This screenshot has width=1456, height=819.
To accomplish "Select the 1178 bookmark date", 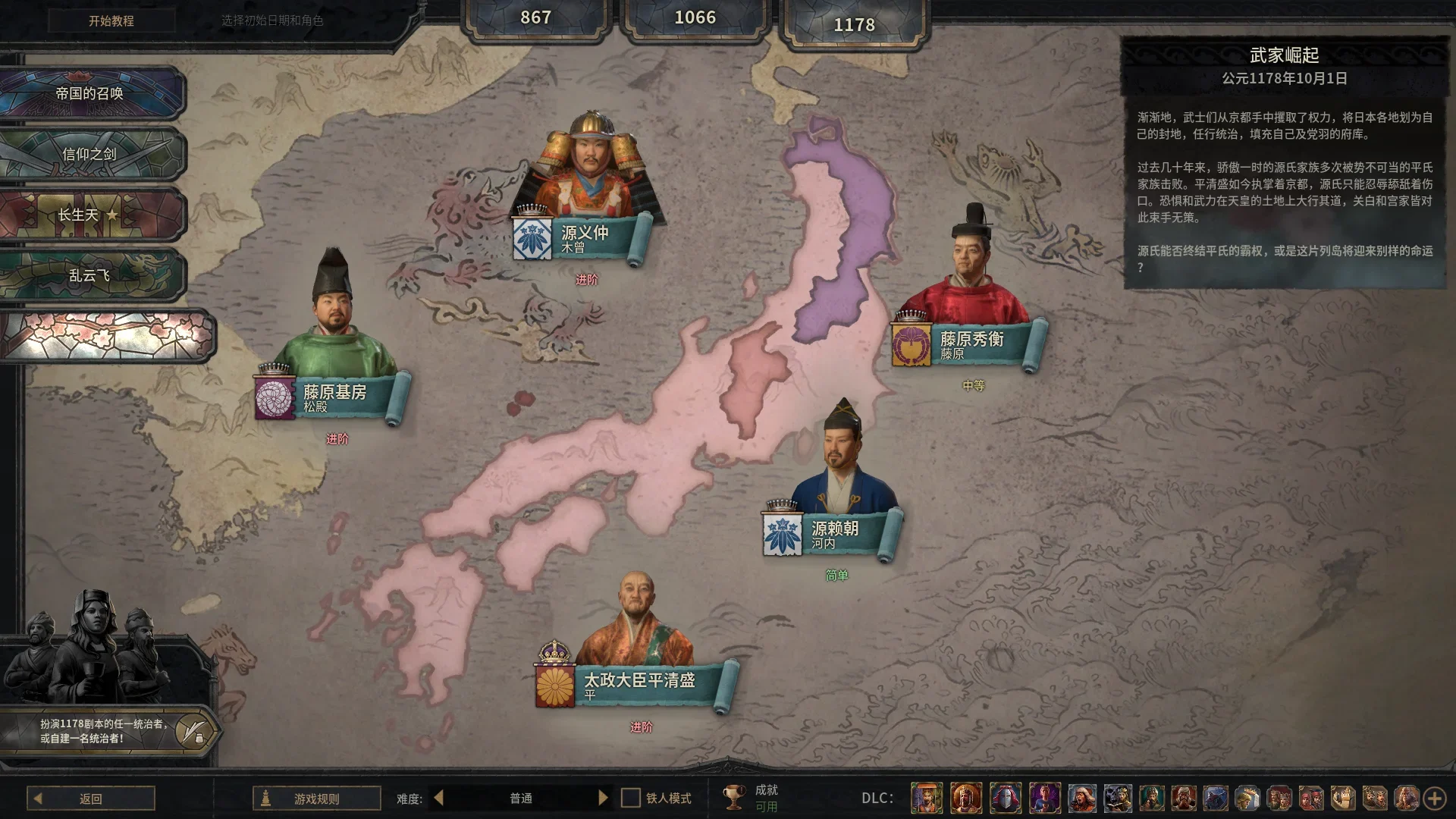I will (855, 23).
